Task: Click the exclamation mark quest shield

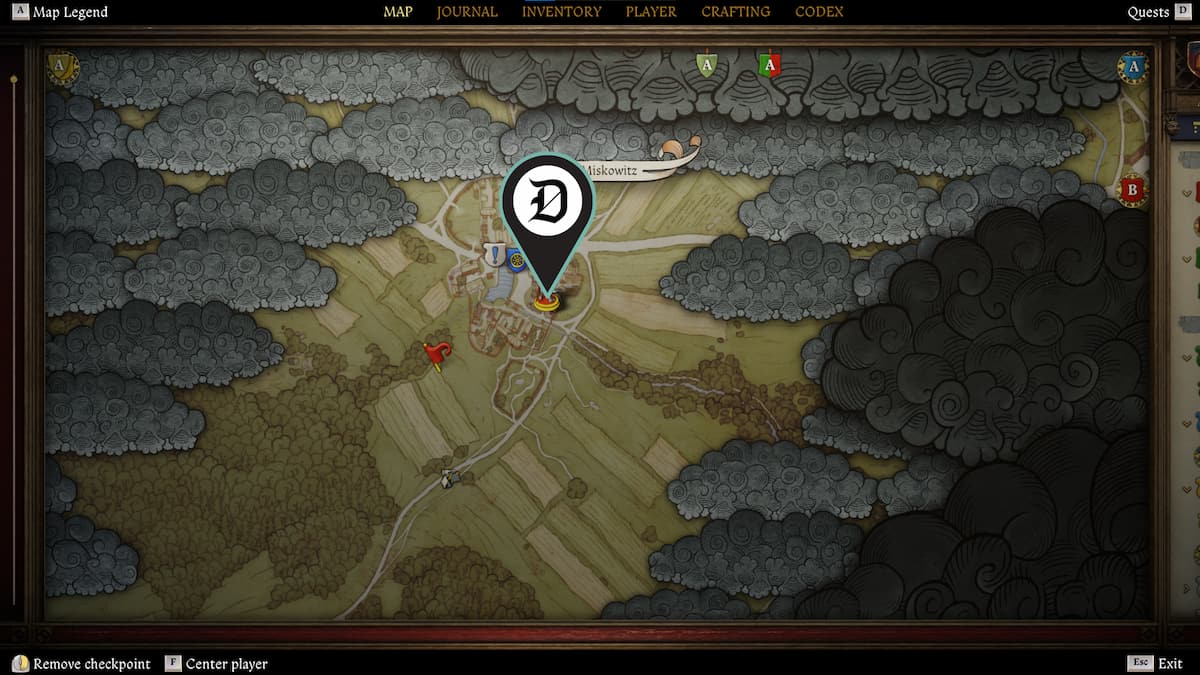Action: [494, 255]
